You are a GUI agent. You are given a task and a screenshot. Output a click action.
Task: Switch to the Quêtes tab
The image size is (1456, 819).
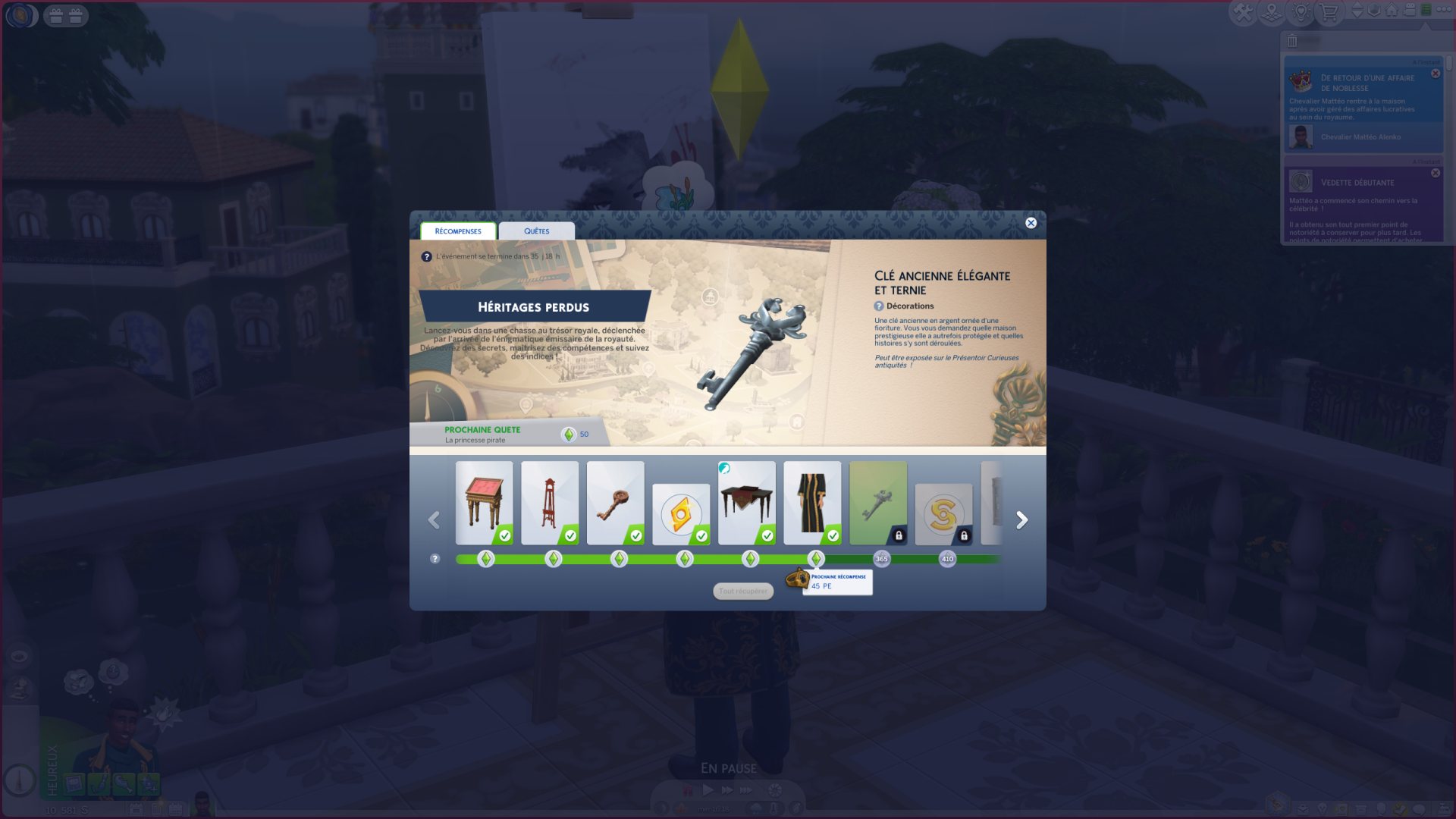pos(536,231)
